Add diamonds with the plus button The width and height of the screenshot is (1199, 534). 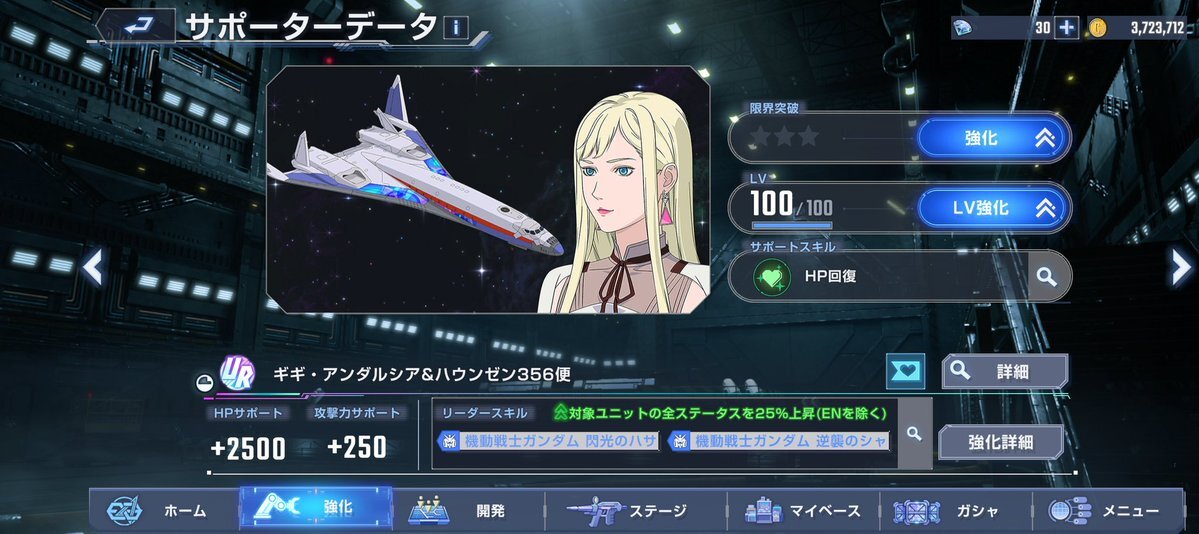tap(1067, 27)
